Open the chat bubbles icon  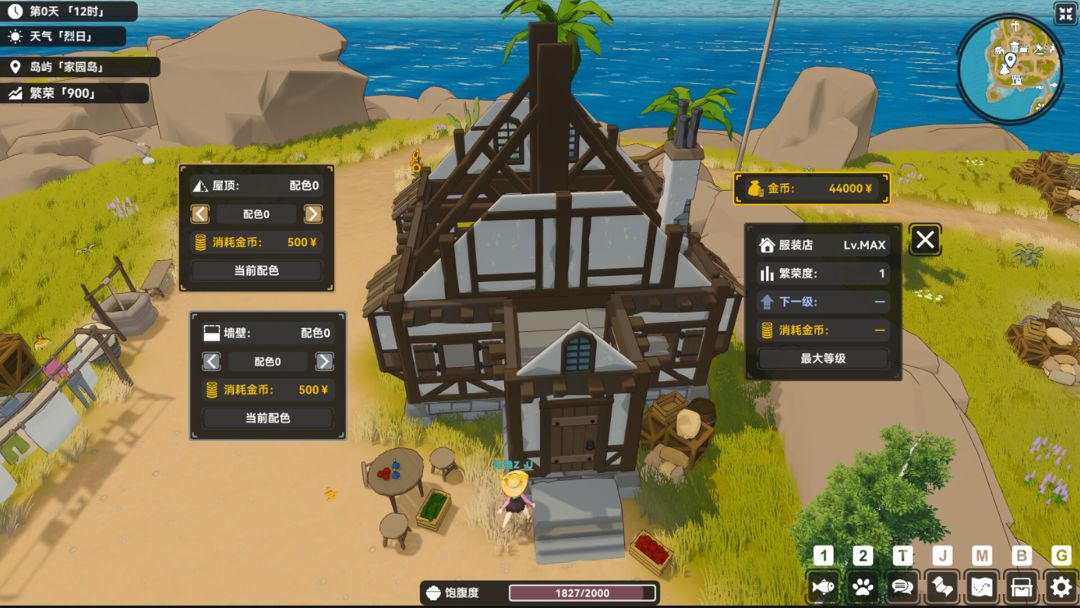point(902,587)
